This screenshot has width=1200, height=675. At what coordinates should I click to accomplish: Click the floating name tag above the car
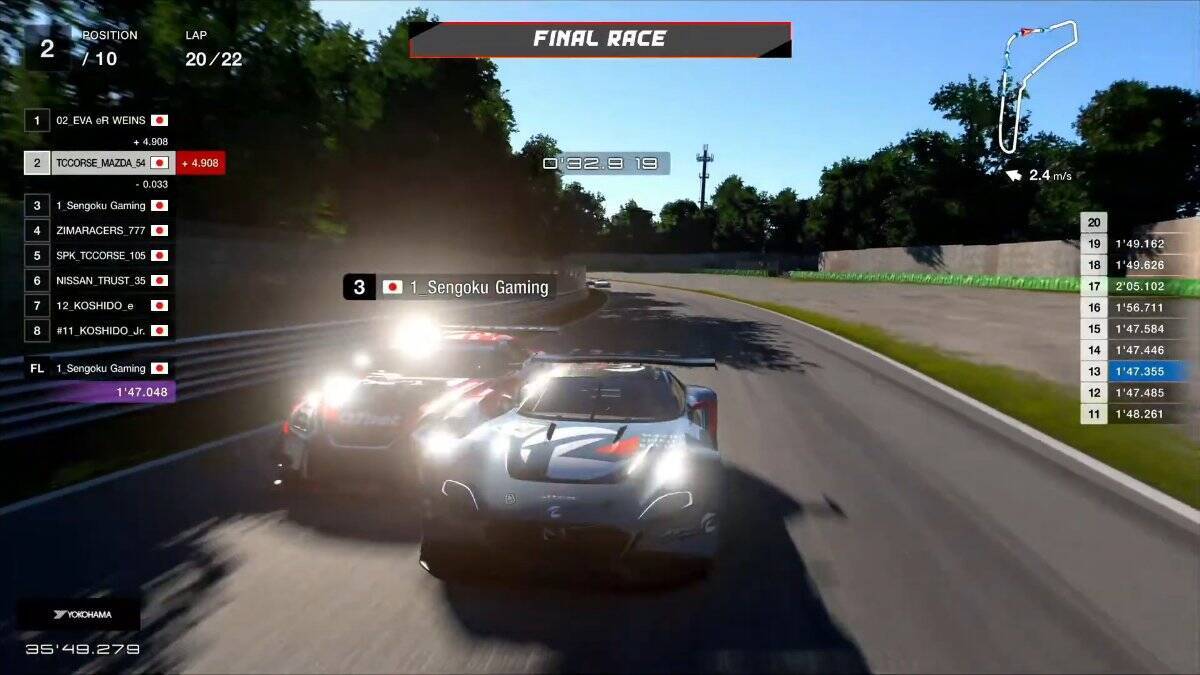(450, 287)
